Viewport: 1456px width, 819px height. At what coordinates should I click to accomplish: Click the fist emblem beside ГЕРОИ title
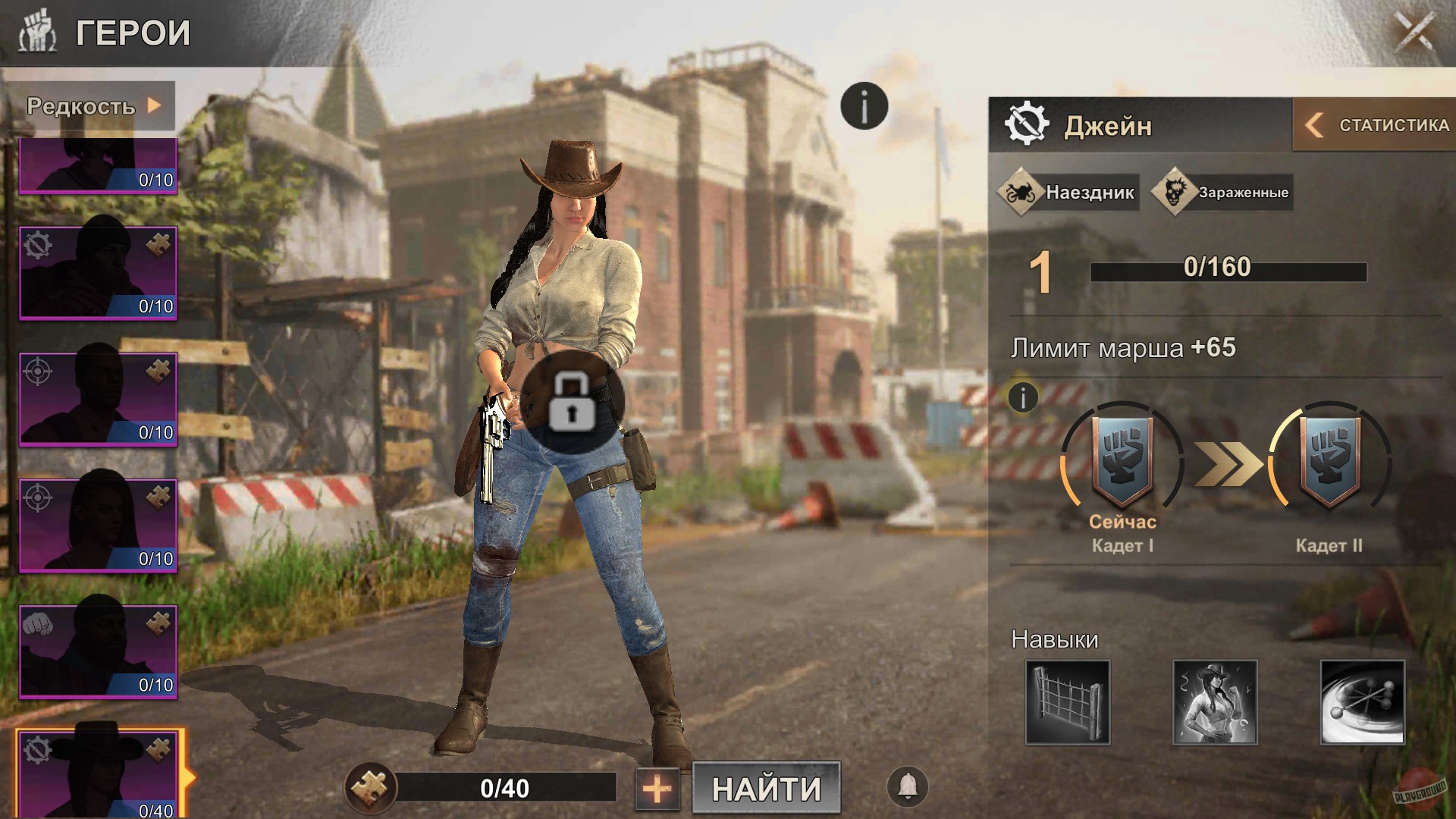[x=37, y=31]
